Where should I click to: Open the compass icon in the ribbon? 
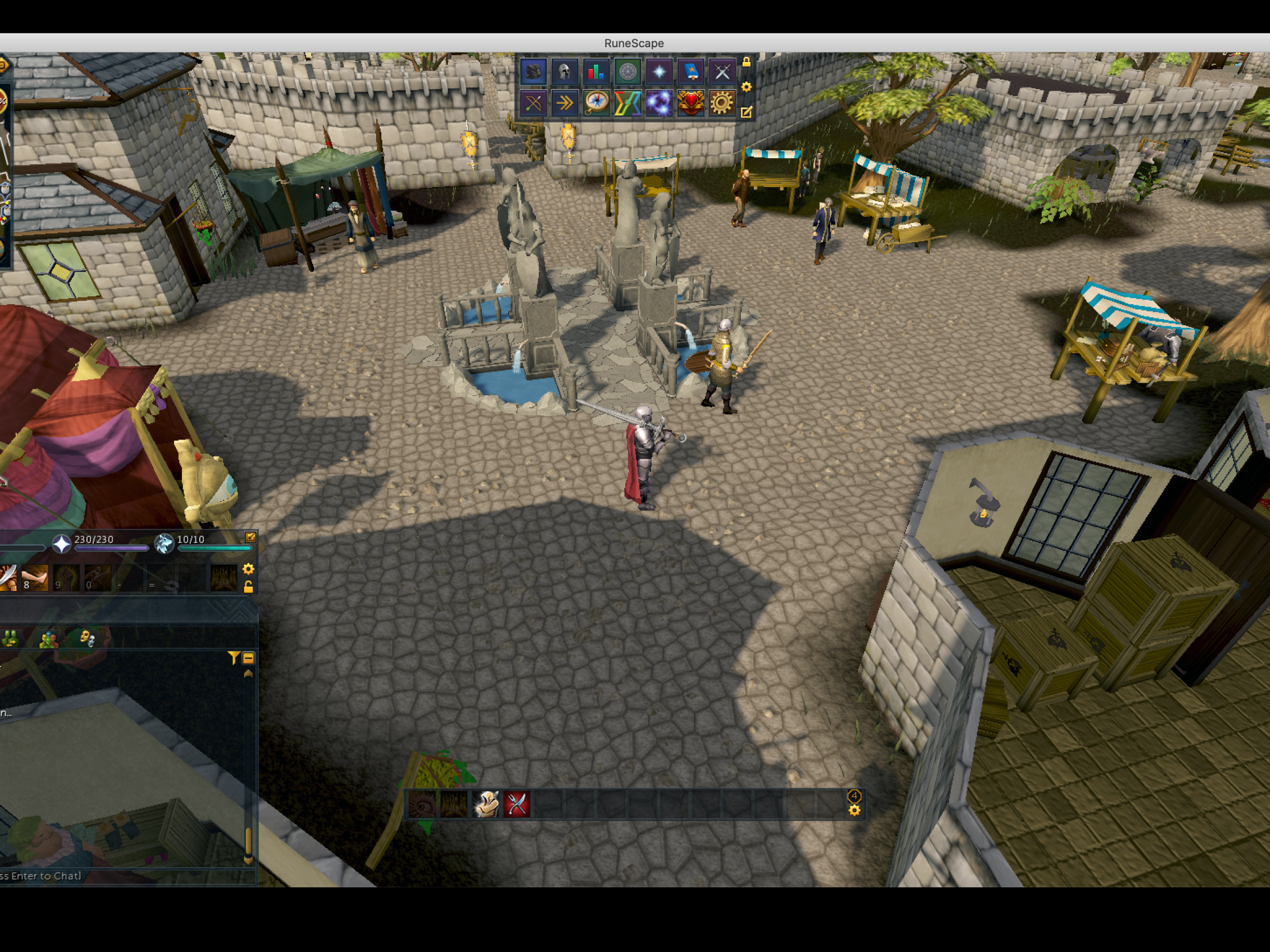(596, 104)
